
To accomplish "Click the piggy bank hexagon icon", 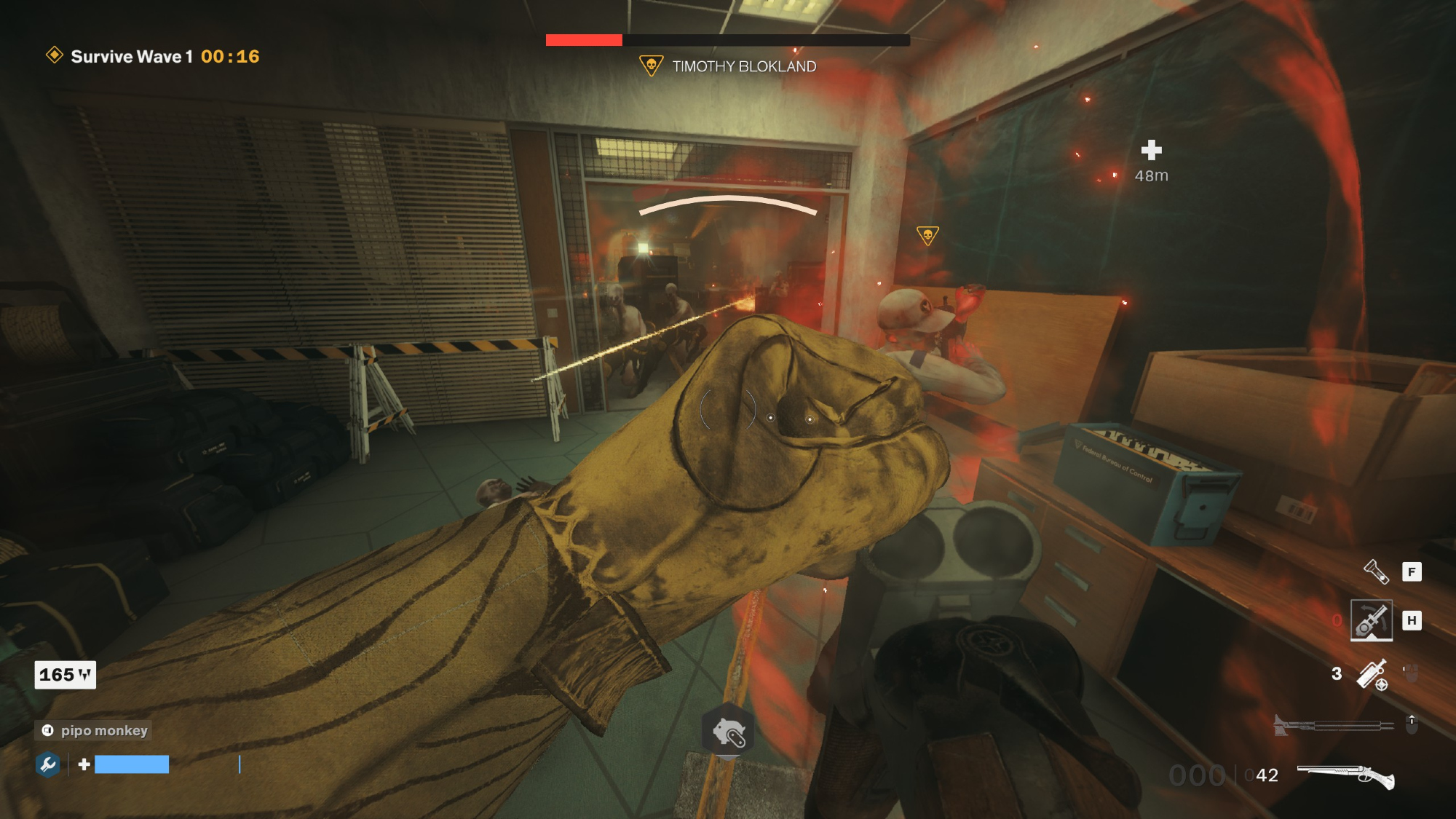I will tap(727, 732).
